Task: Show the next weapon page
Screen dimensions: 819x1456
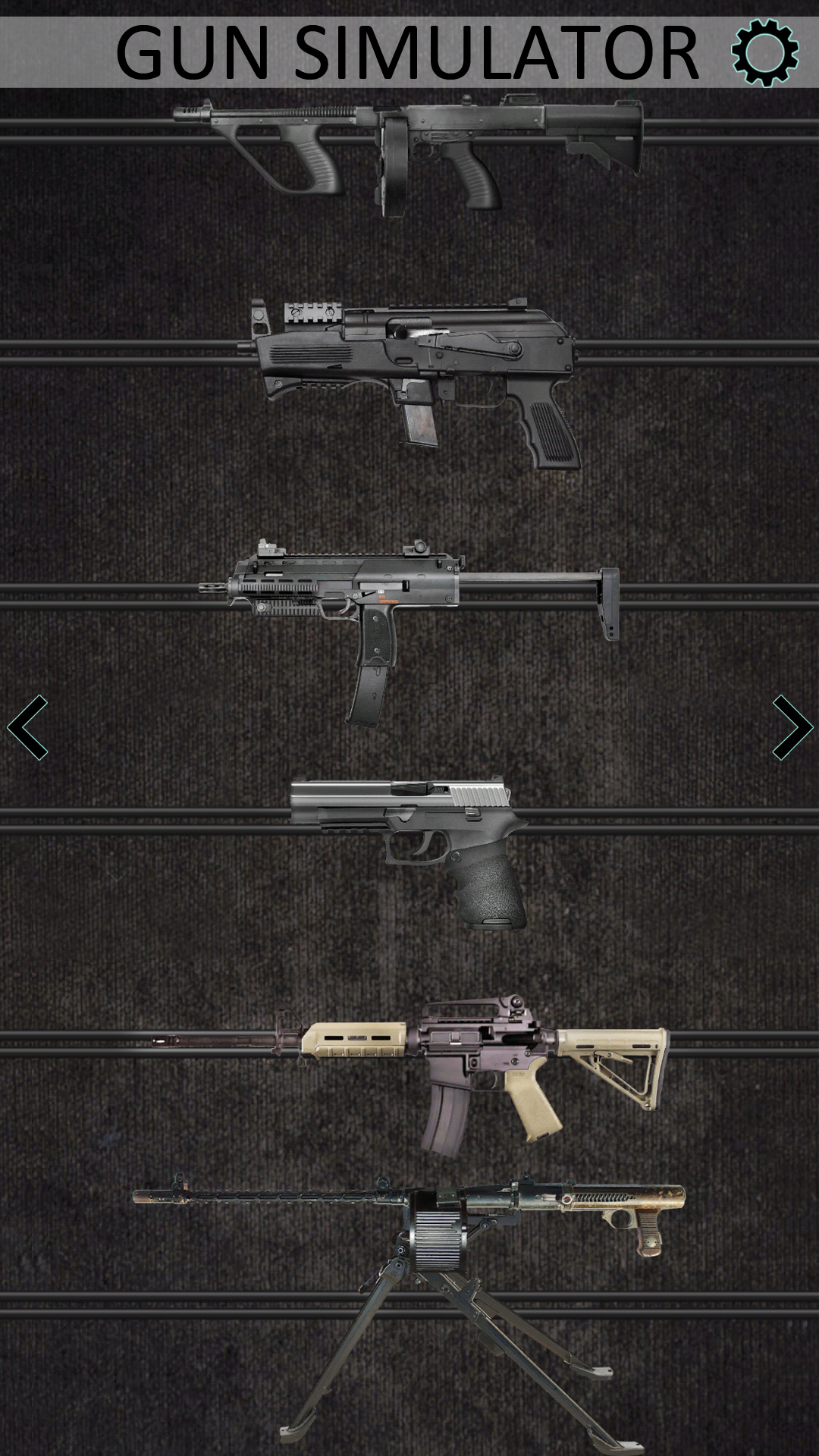Action: point(792,727)
